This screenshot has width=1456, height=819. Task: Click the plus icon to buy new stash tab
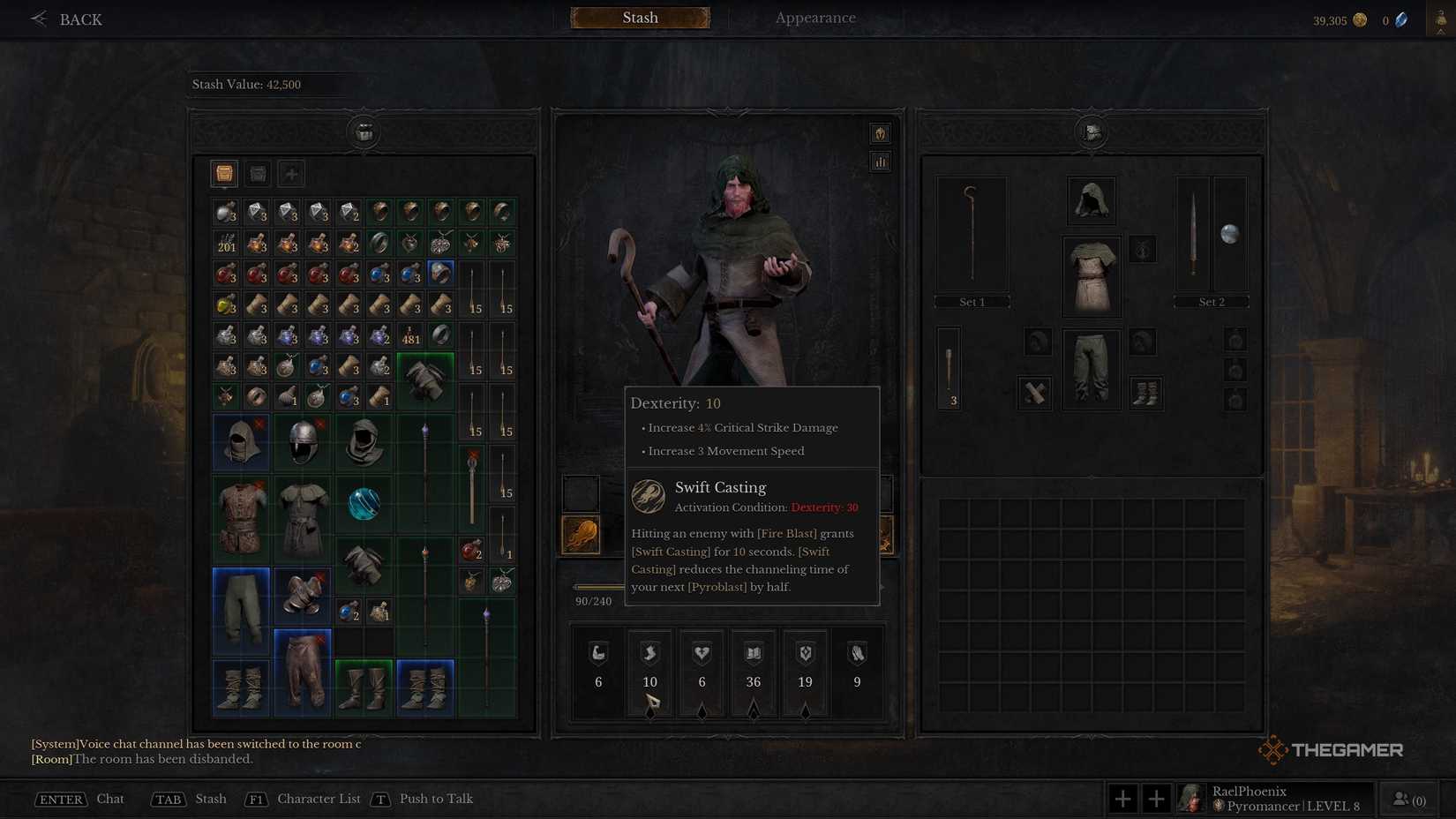(290, 173)
